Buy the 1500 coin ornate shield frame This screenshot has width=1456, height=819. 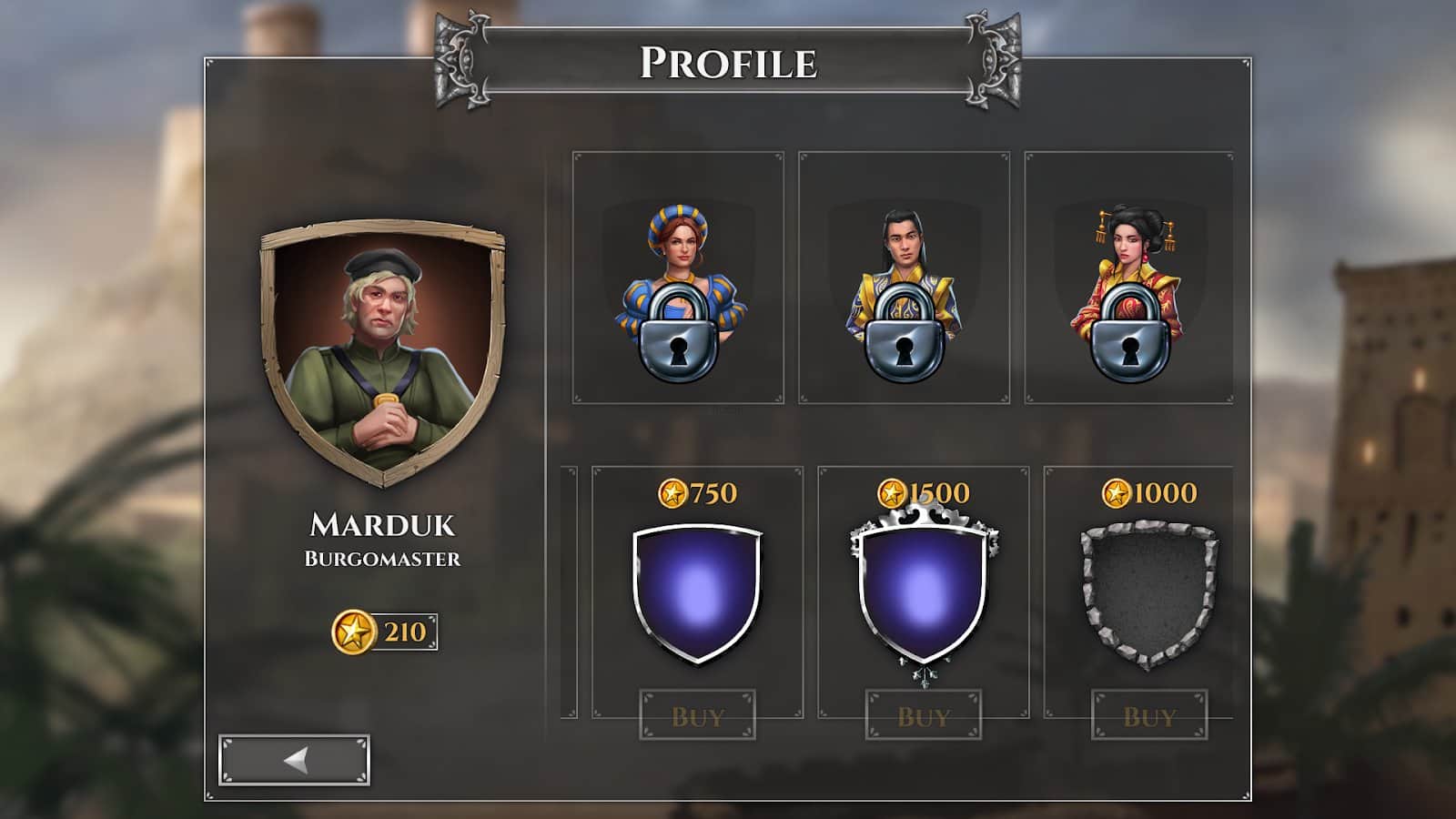pos(923,715)
